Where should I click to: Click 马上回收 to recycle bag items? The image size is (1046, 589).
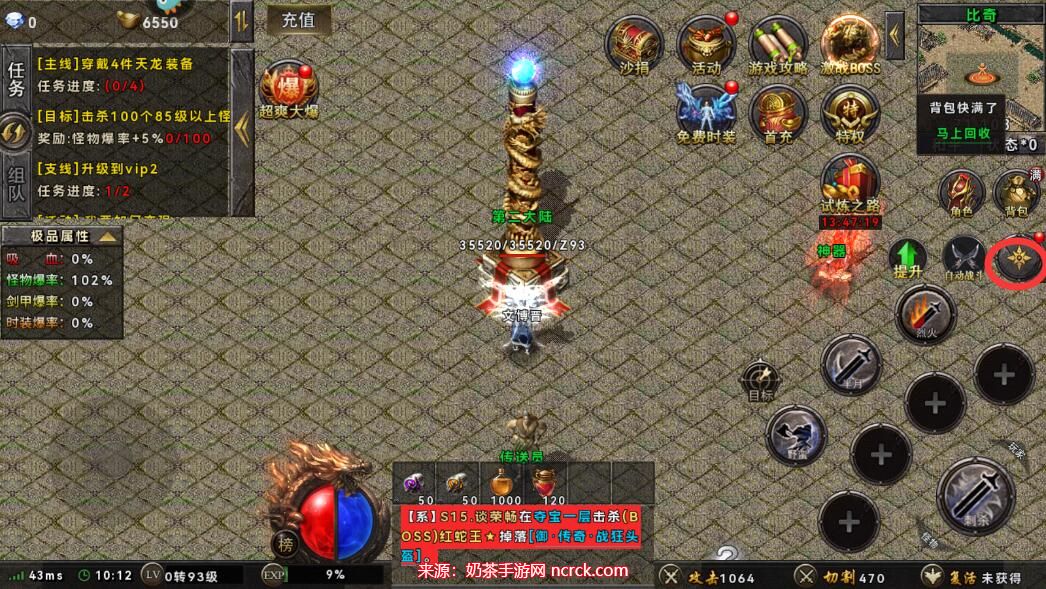963,132
